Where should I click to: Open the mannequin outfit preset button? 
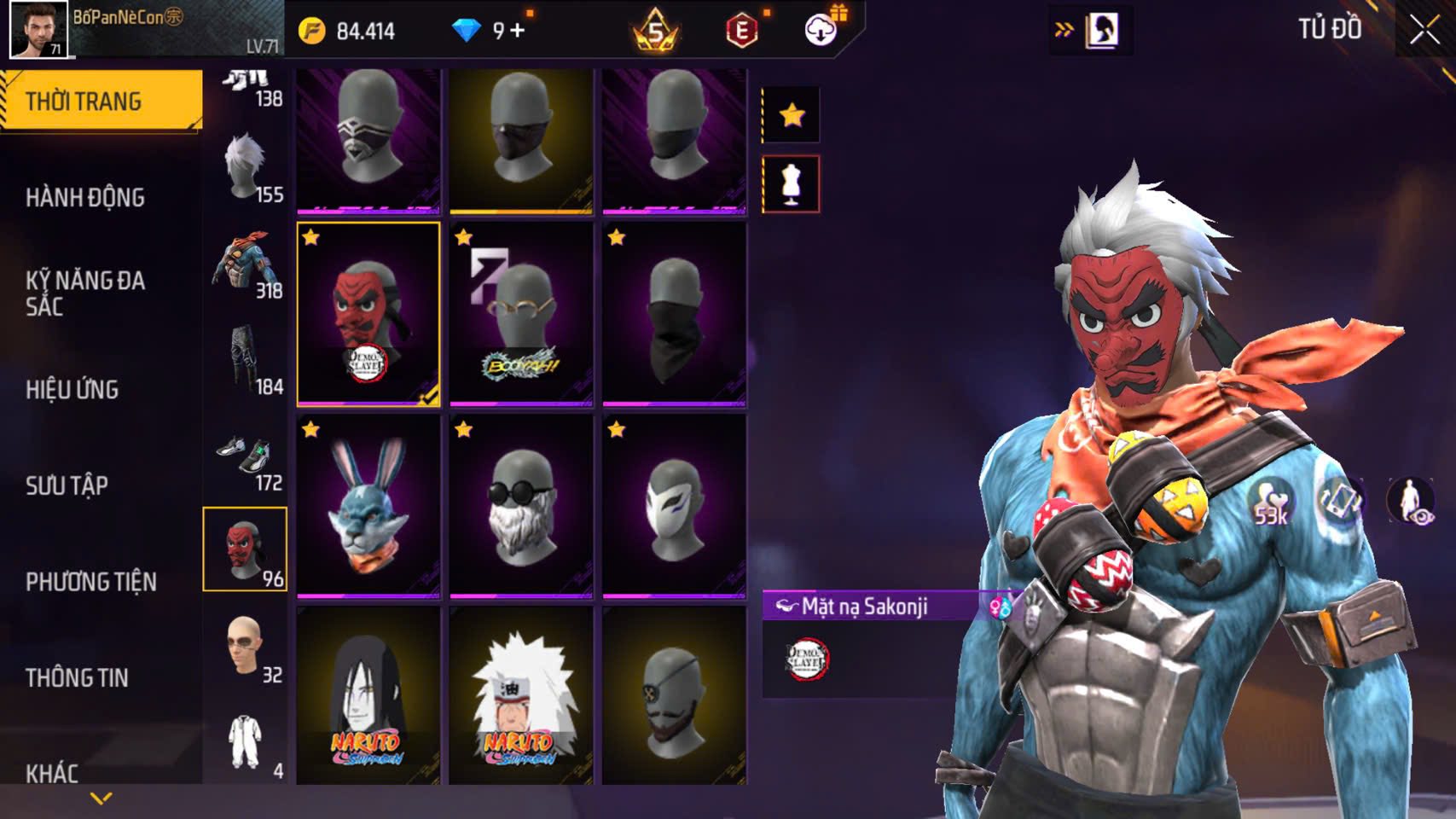(791, 183)
